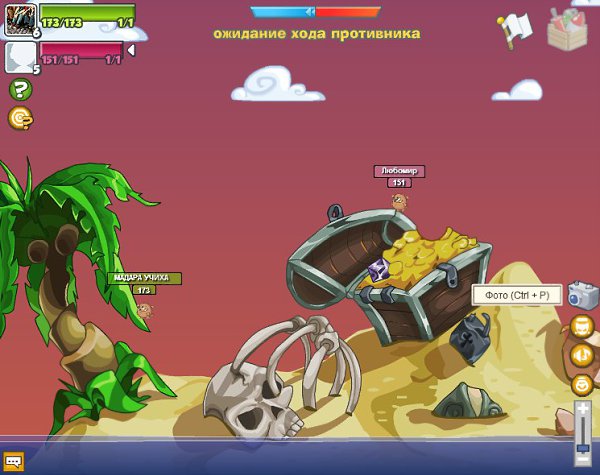This screenshot has height=475, width=600.
Task: Click the bottom orange round face button
Action: (x=582, y=383)
